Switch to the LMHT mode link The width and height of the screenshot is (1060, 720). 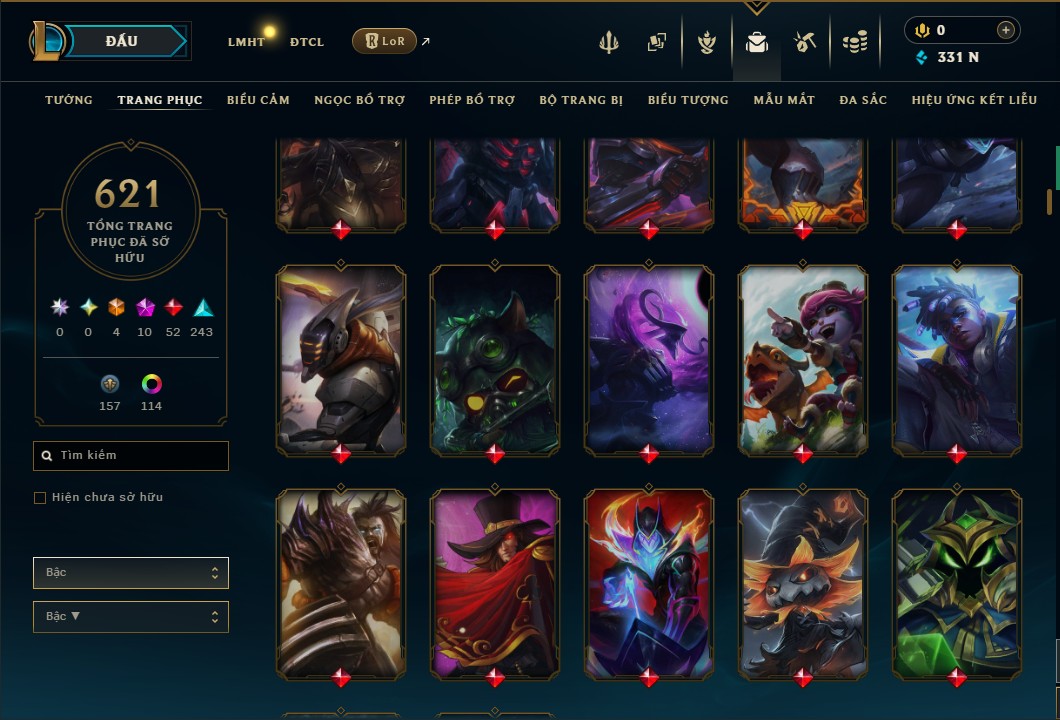pyautogui.click(x=246, y=42)
